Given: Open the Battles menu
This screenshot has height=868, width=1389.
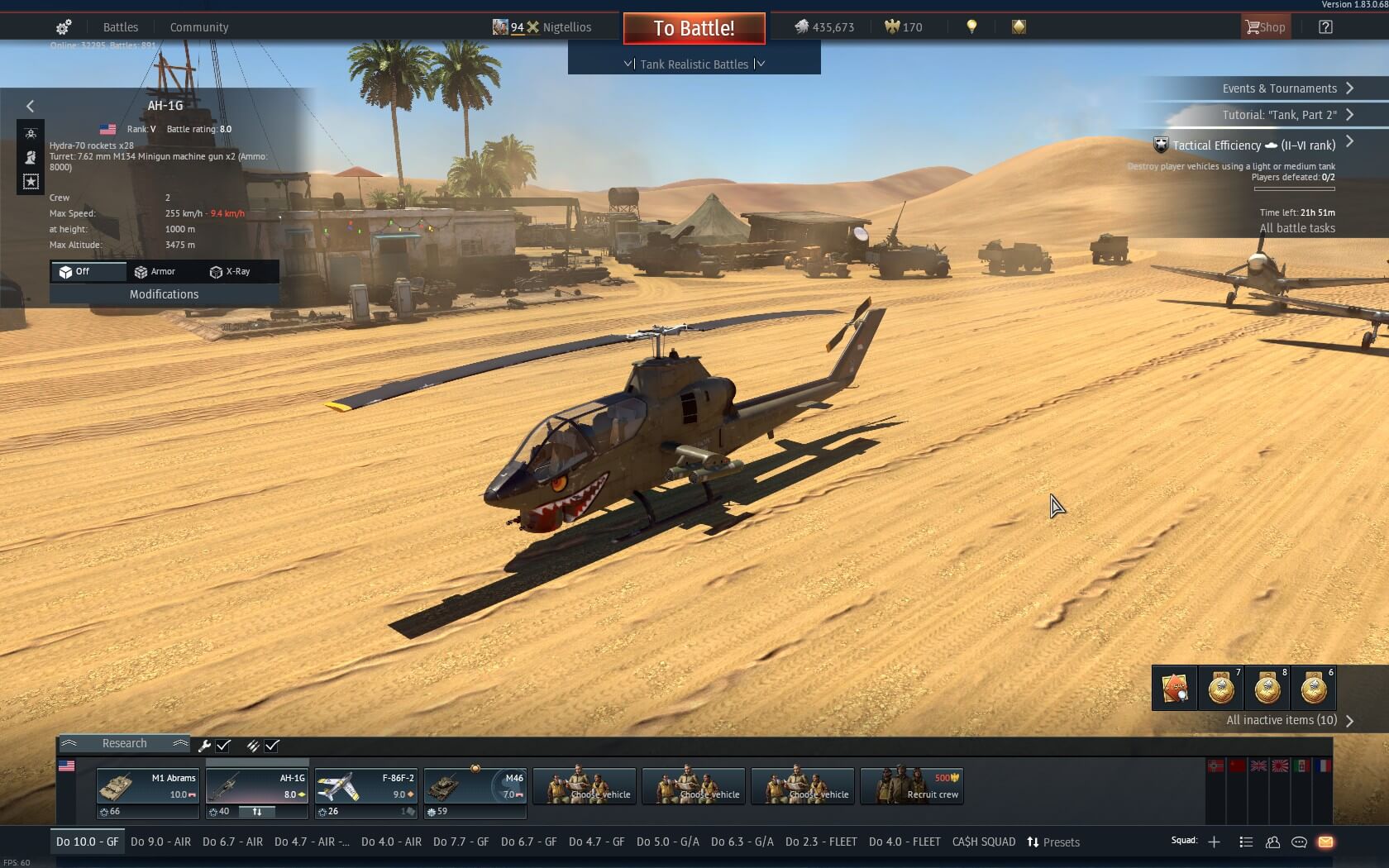Looking at the screenshot, I should tap(120, 27).
